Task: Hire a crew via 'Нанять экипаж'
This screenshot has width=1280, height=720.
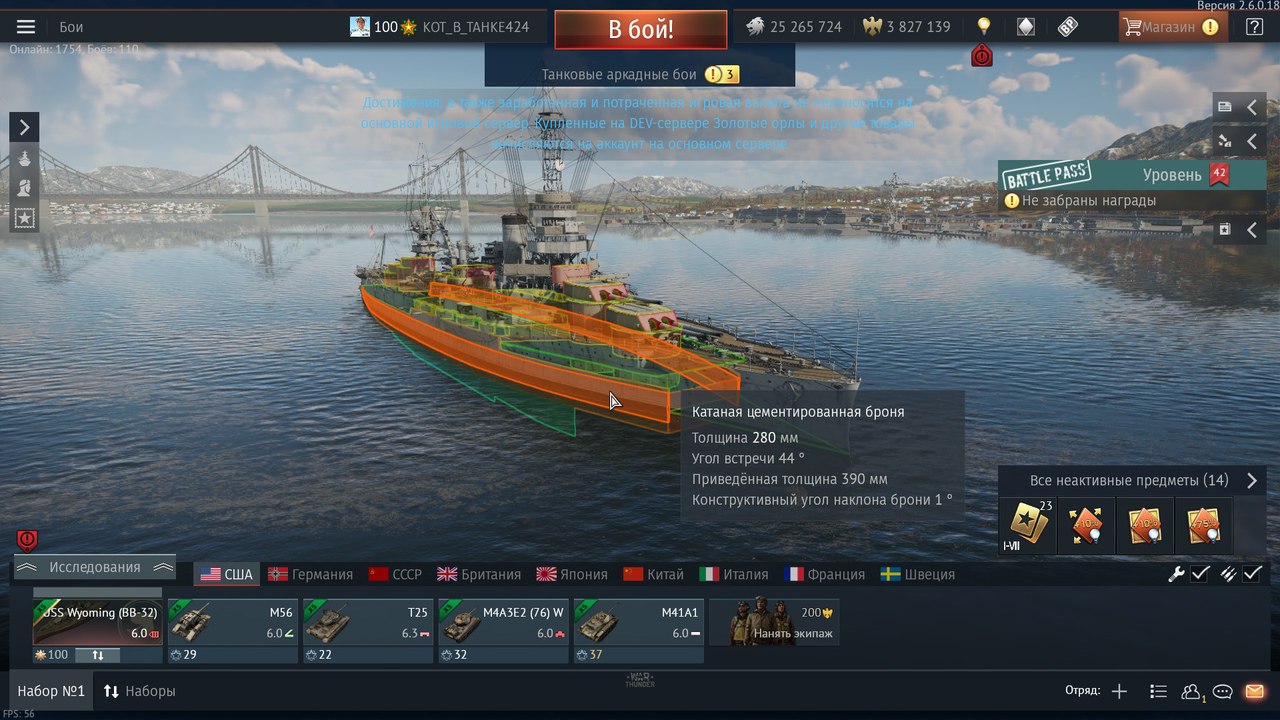Action: tap(774, 623)
